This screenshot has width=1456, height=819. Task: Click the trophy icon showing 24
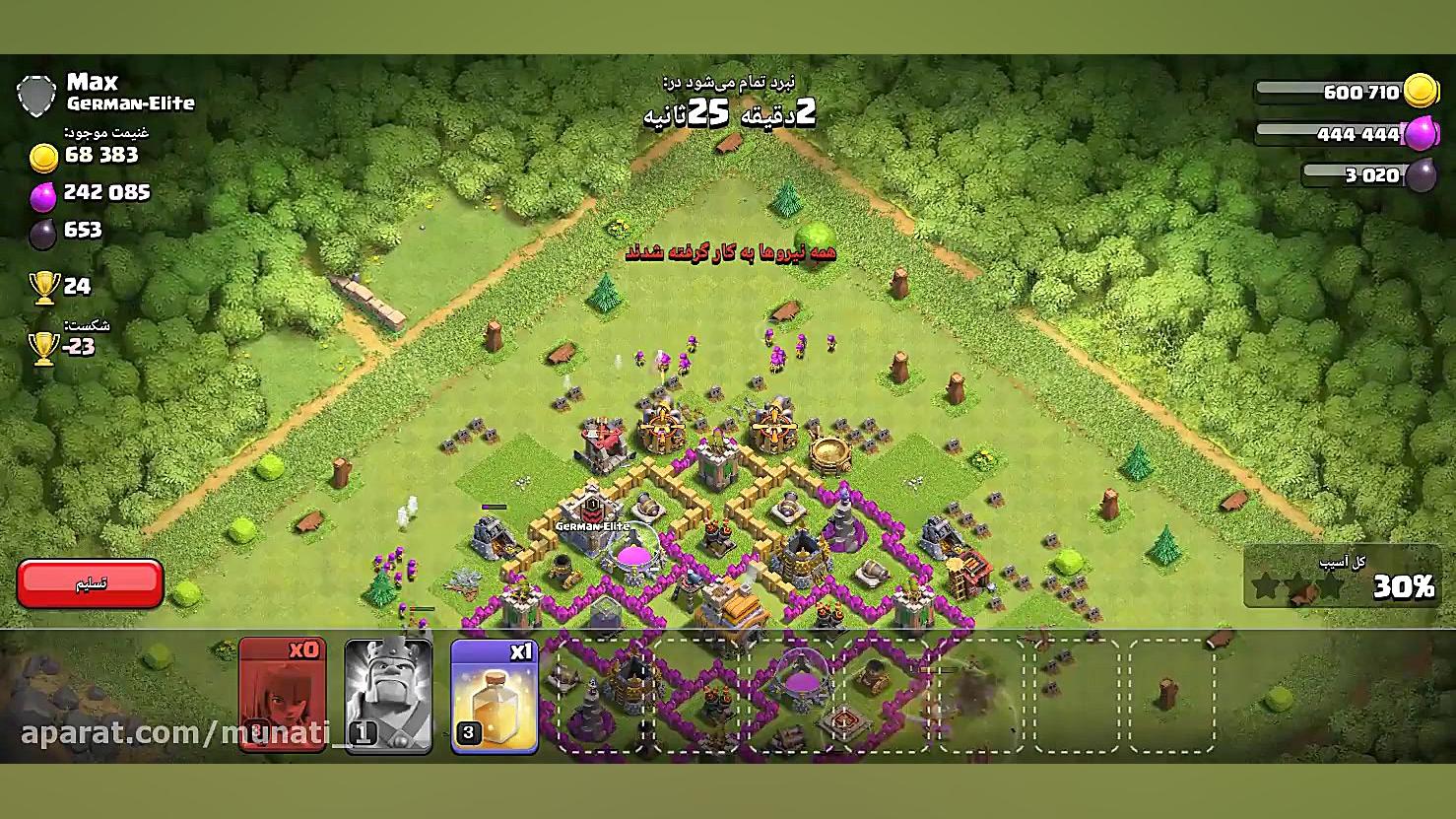(x=43, y=286)
